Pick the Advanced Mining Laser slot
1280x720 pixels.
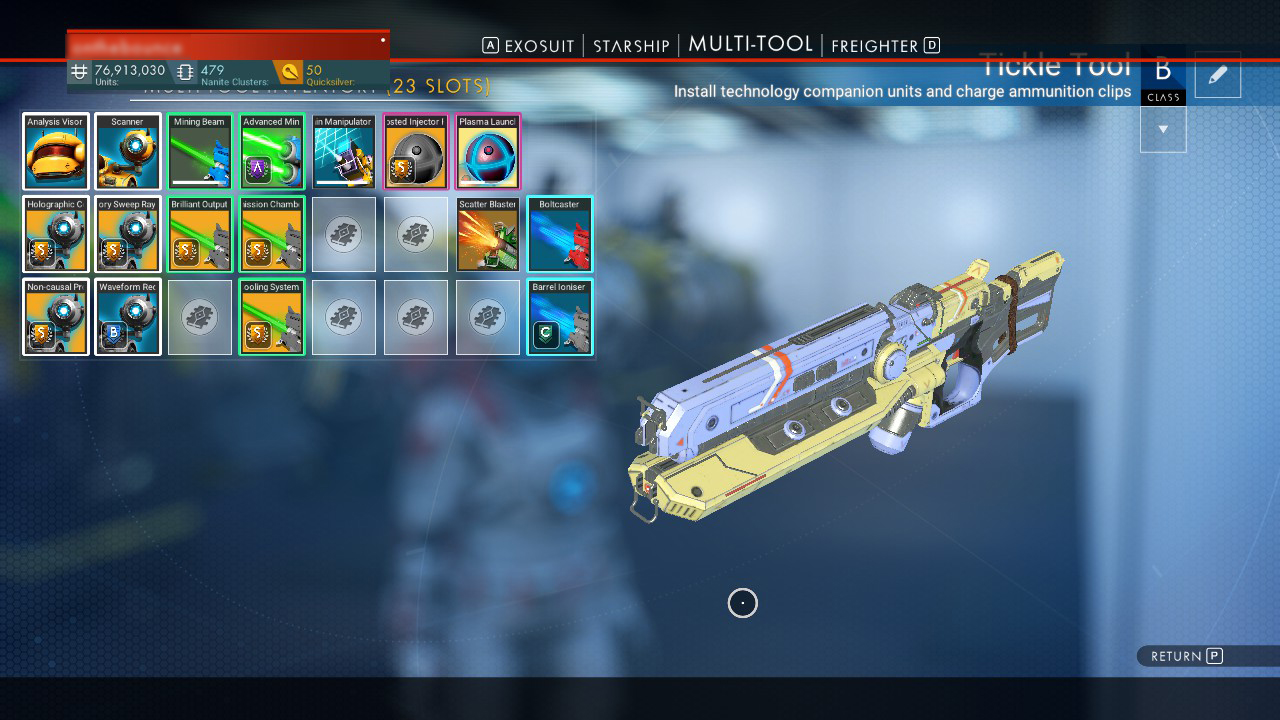point(272,151)
